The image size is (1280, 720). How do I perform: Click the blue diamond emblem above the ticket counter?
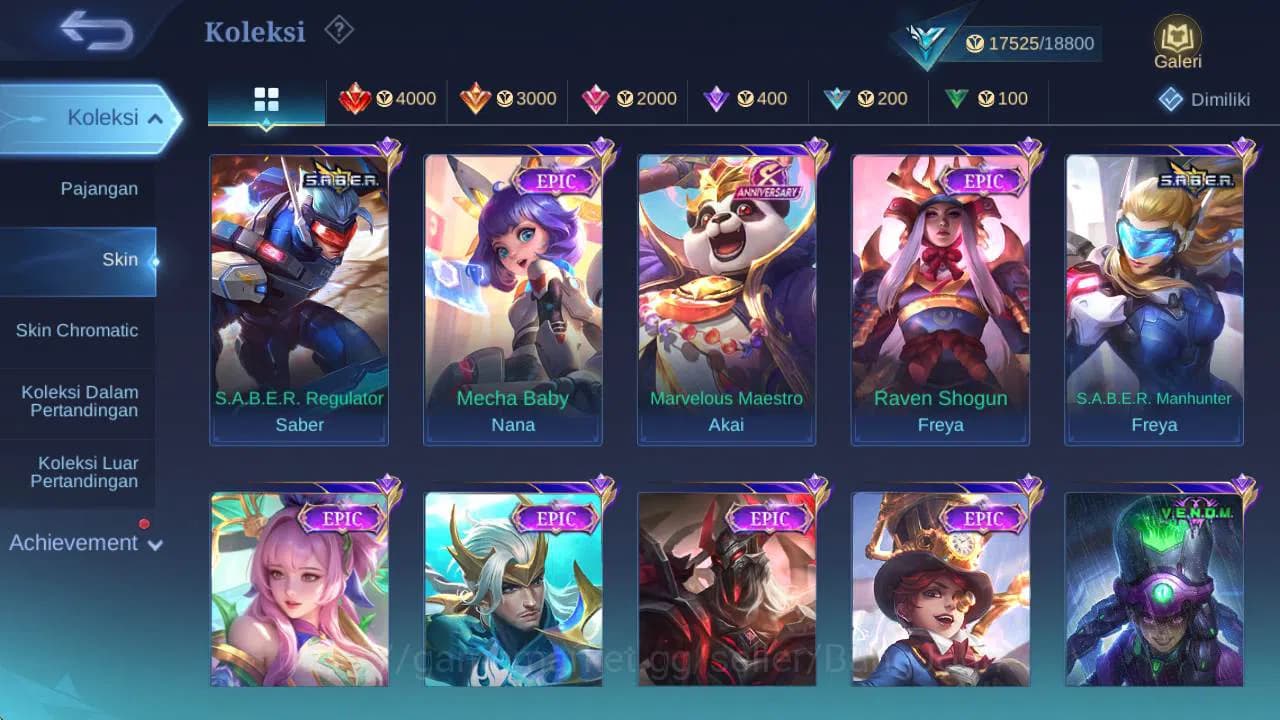tap(929, 38)
